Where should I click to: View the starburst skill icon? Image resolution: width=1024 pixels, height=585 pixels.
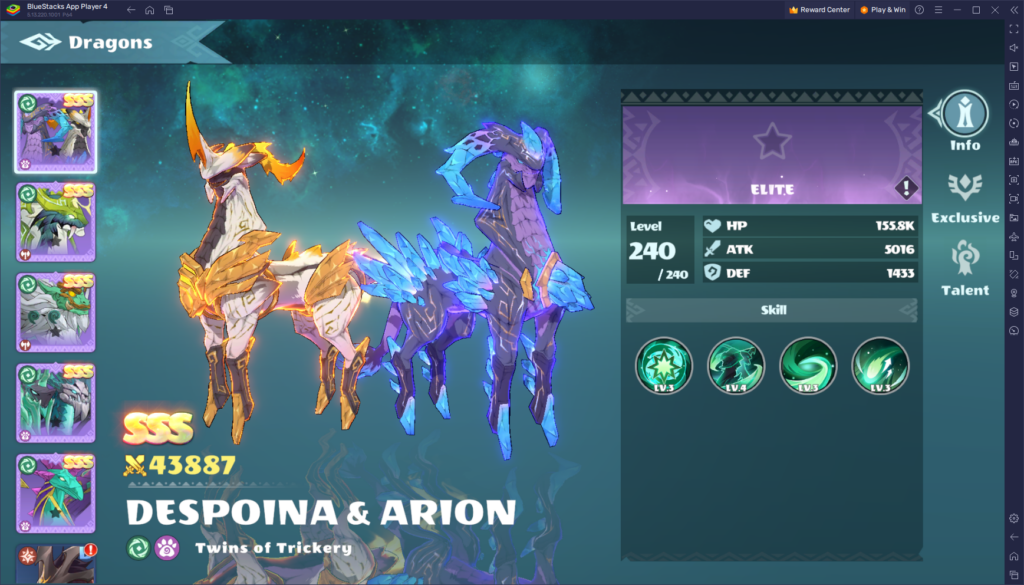pyautogui.click(x=664, y=365)
